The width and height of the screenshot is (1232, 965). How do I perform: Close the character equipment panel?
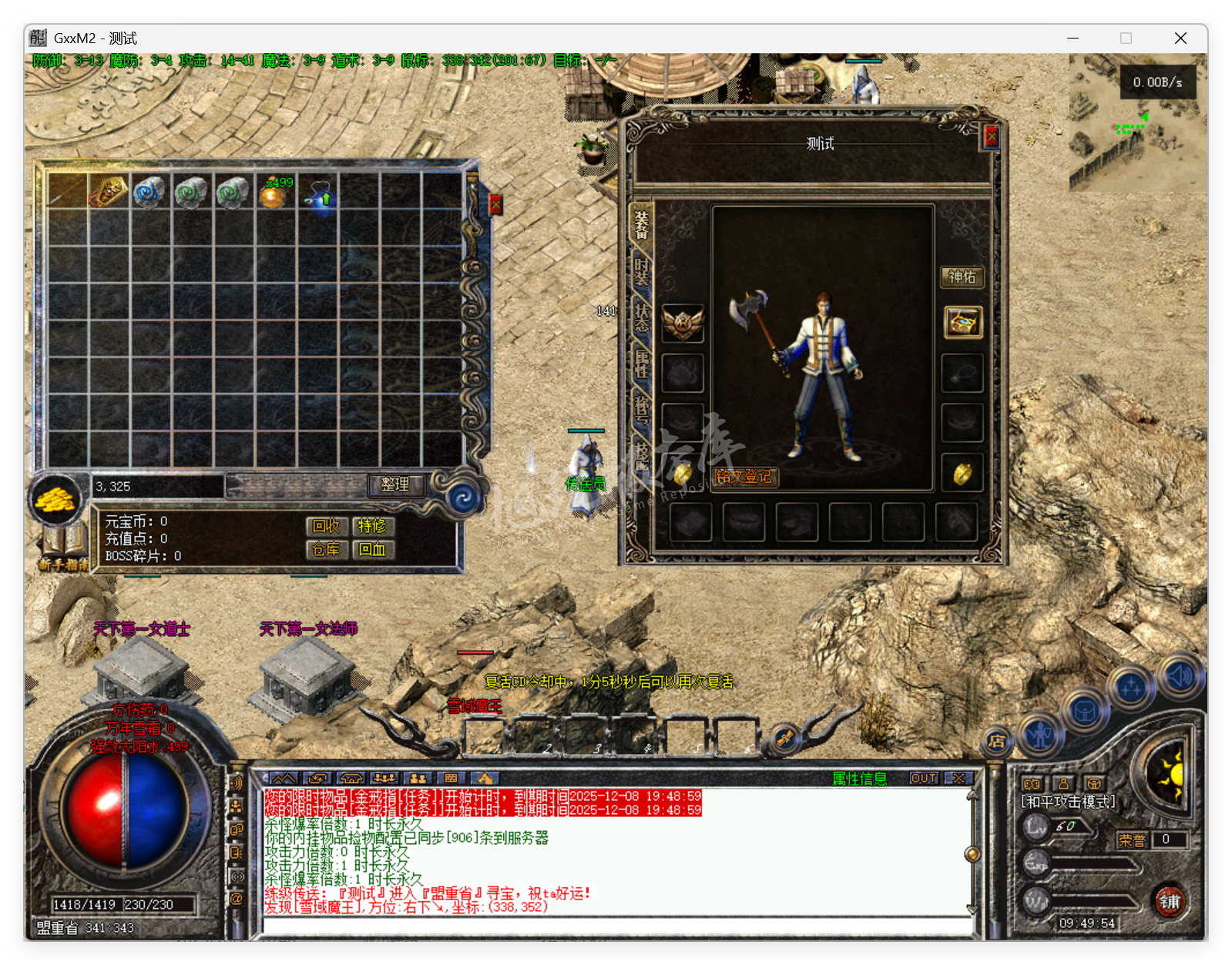991,137
